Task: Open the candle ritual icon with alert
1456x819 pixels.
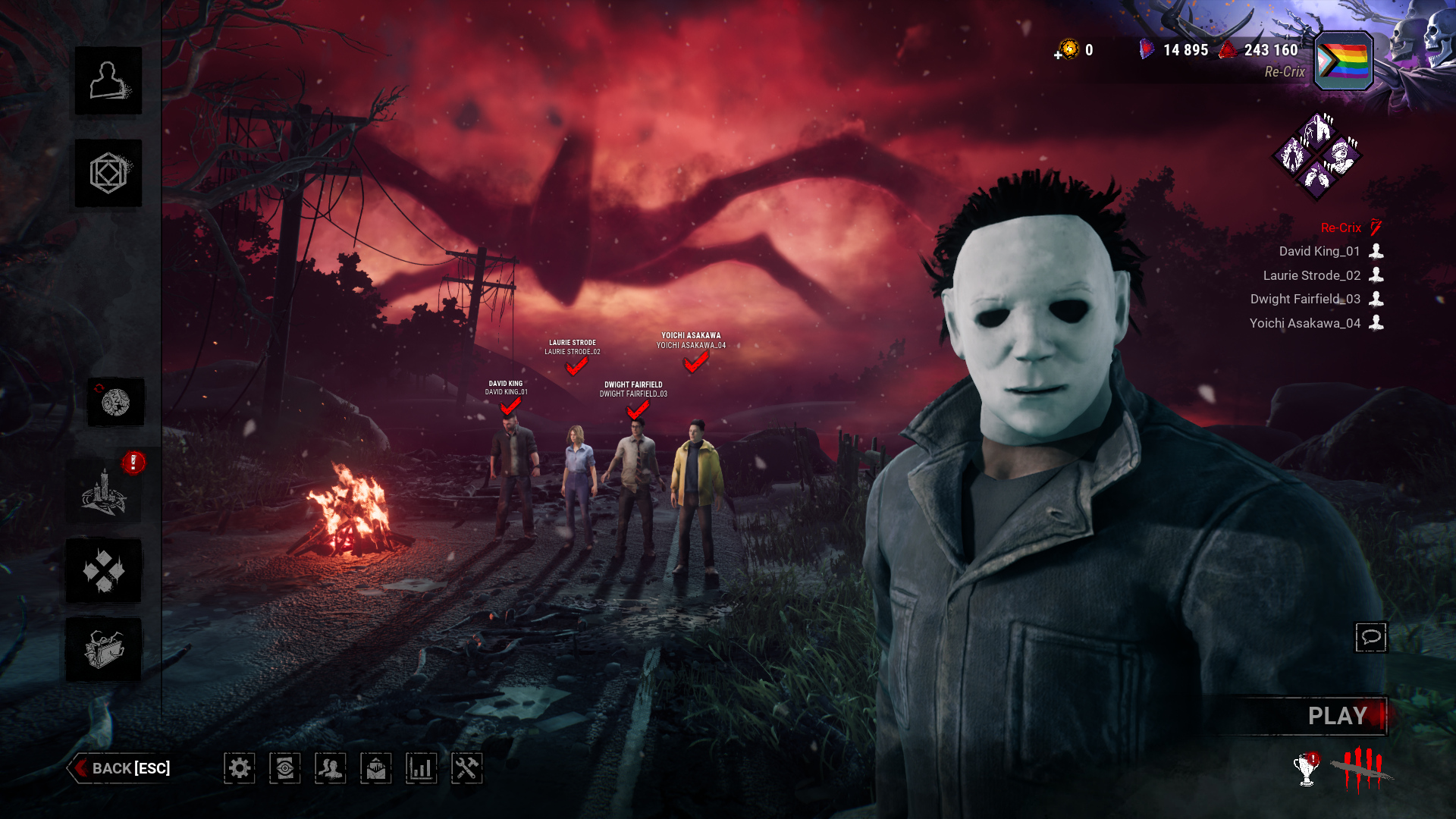Action: (x=104, y=493)
